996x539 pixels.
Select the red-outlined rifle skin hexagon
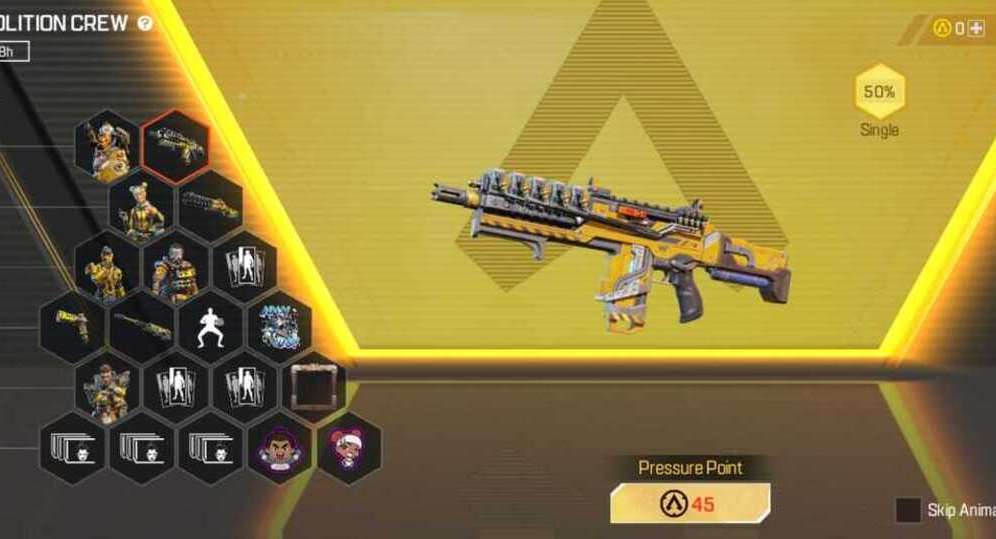coord(176,146)
